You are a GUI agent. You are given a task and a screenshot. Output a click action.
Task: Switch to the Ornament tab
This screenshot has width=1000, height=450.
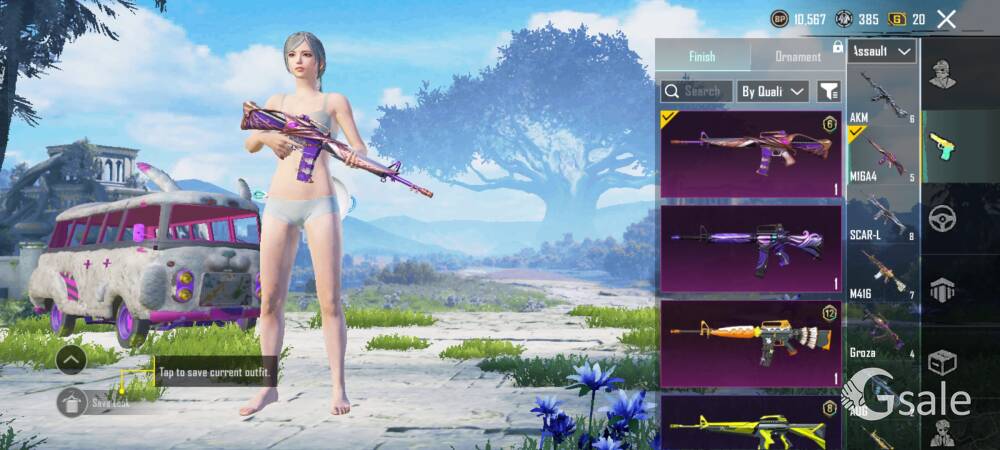coord(797,56)
